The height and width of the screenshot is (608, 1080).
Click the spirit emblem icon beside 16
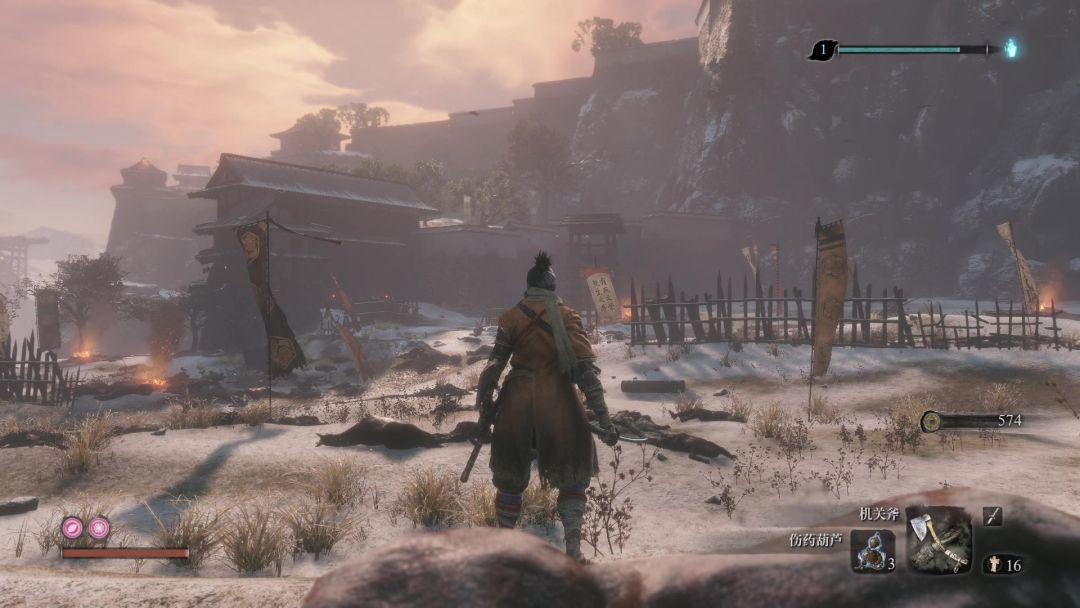(x=994, y=565)
